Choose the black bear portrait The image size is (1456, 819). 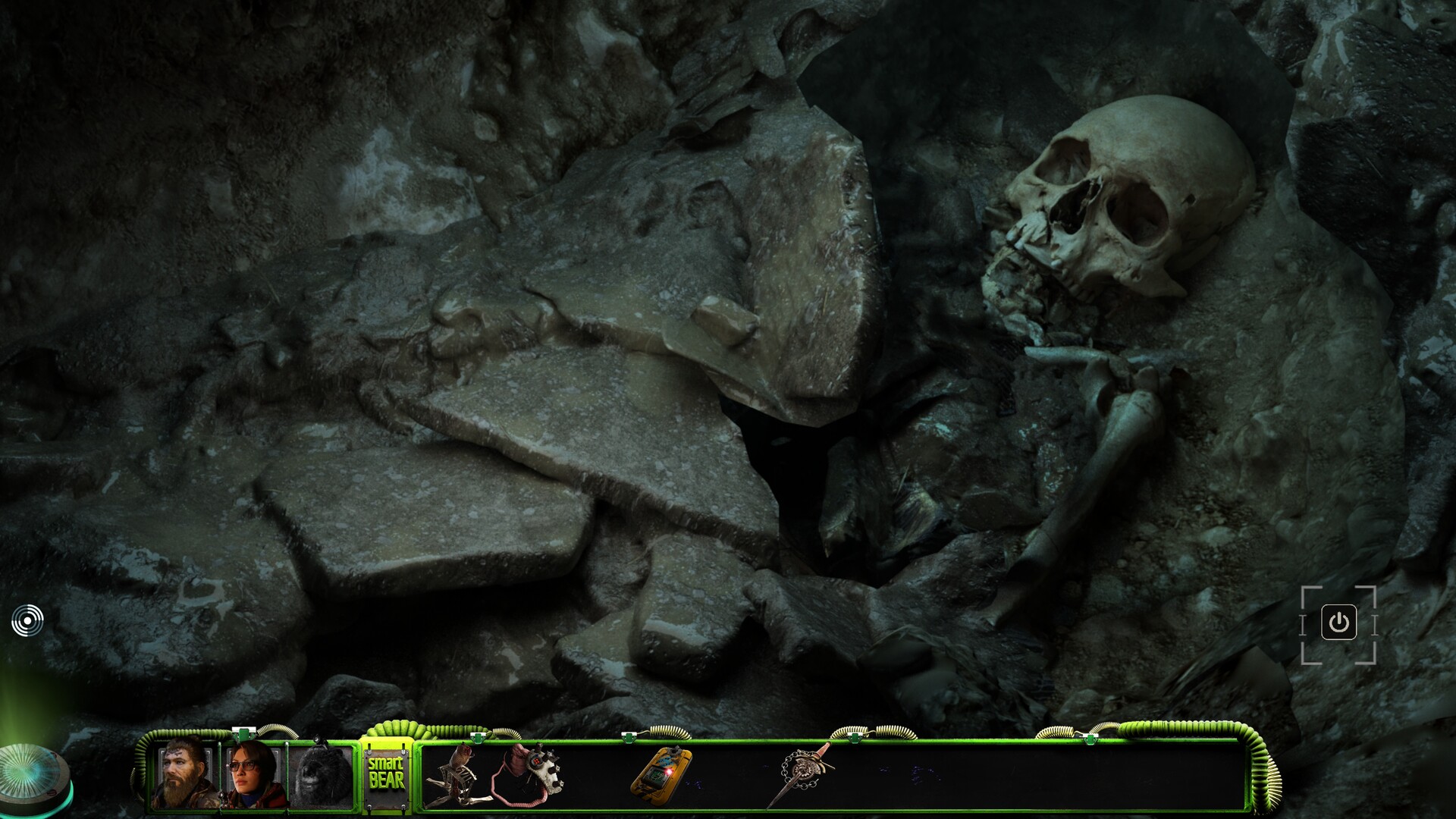click(322, 777)
